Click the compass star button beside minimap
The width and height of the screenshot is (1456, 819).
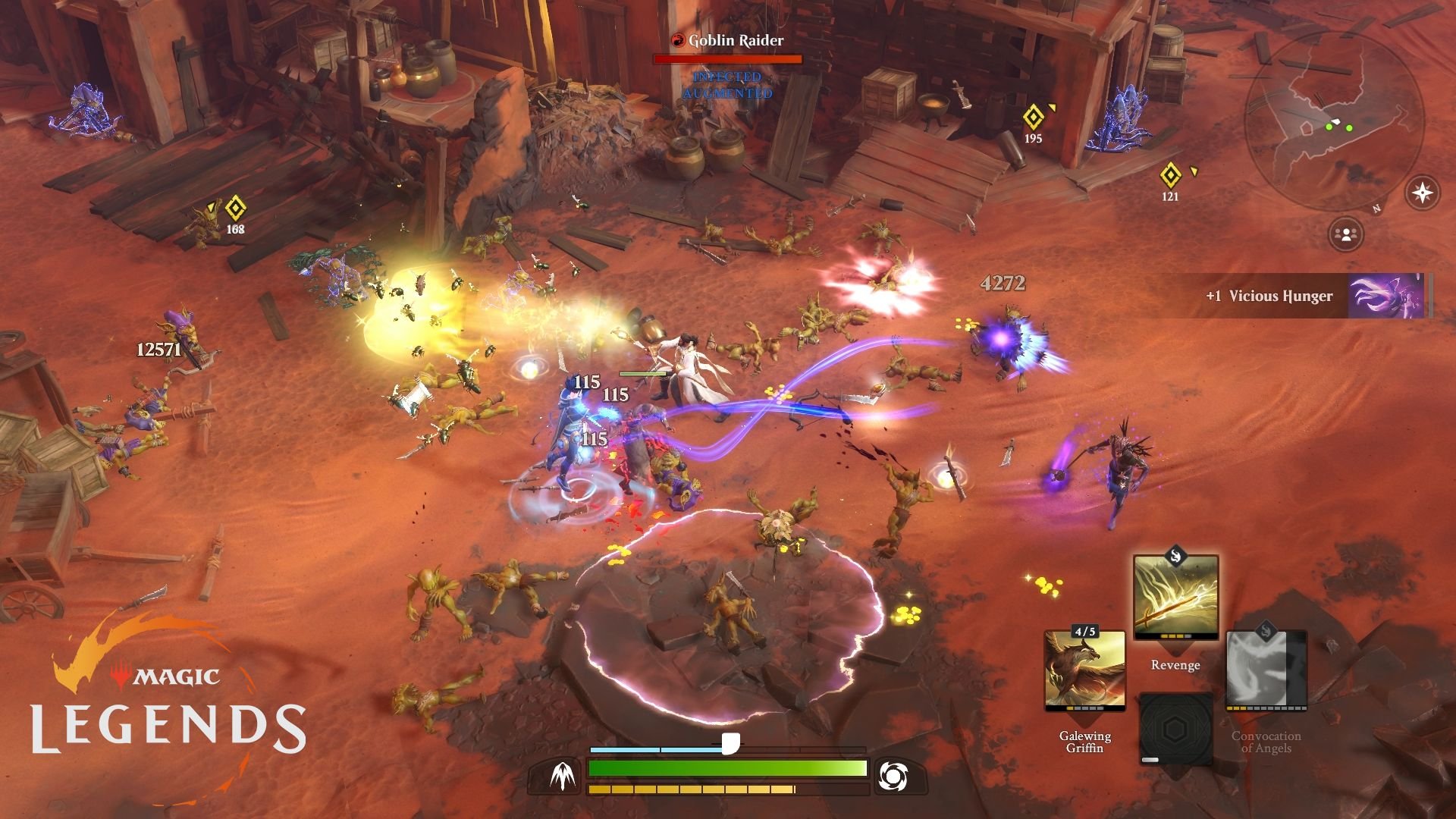[x=1422, y=193]
